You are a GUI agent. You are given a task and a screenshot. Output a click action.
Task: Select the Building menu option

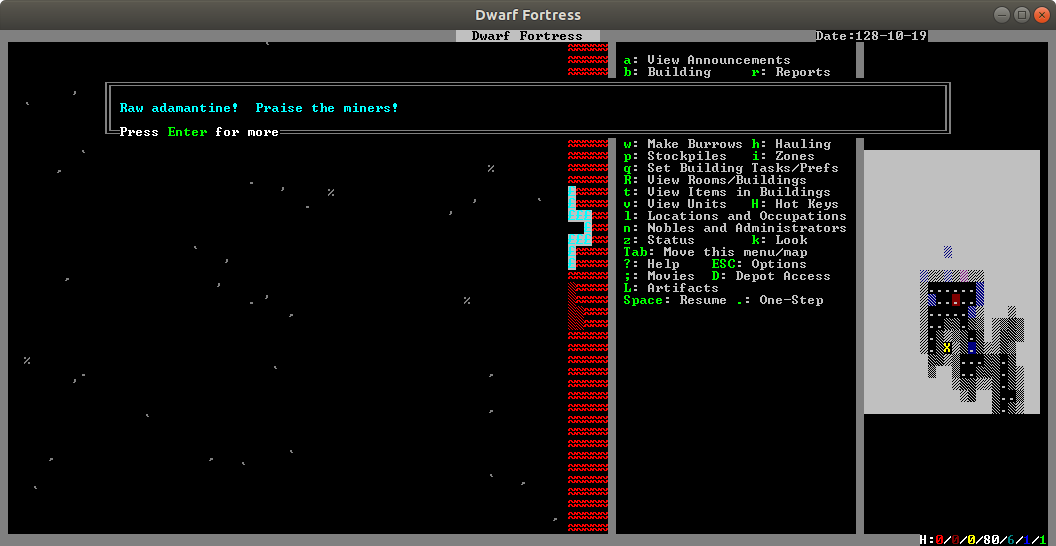678,72
